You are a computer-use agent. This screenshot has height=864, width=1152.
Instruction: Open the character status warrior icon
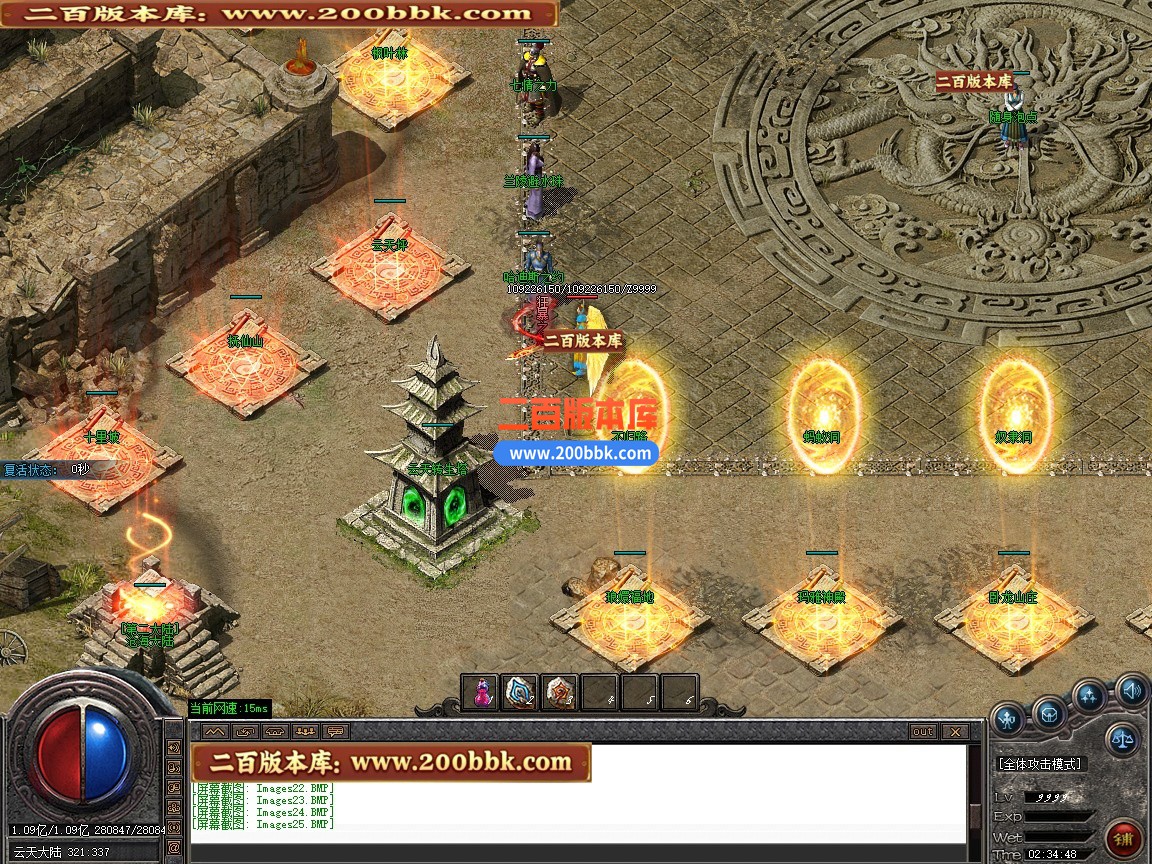coord(1008,718)
